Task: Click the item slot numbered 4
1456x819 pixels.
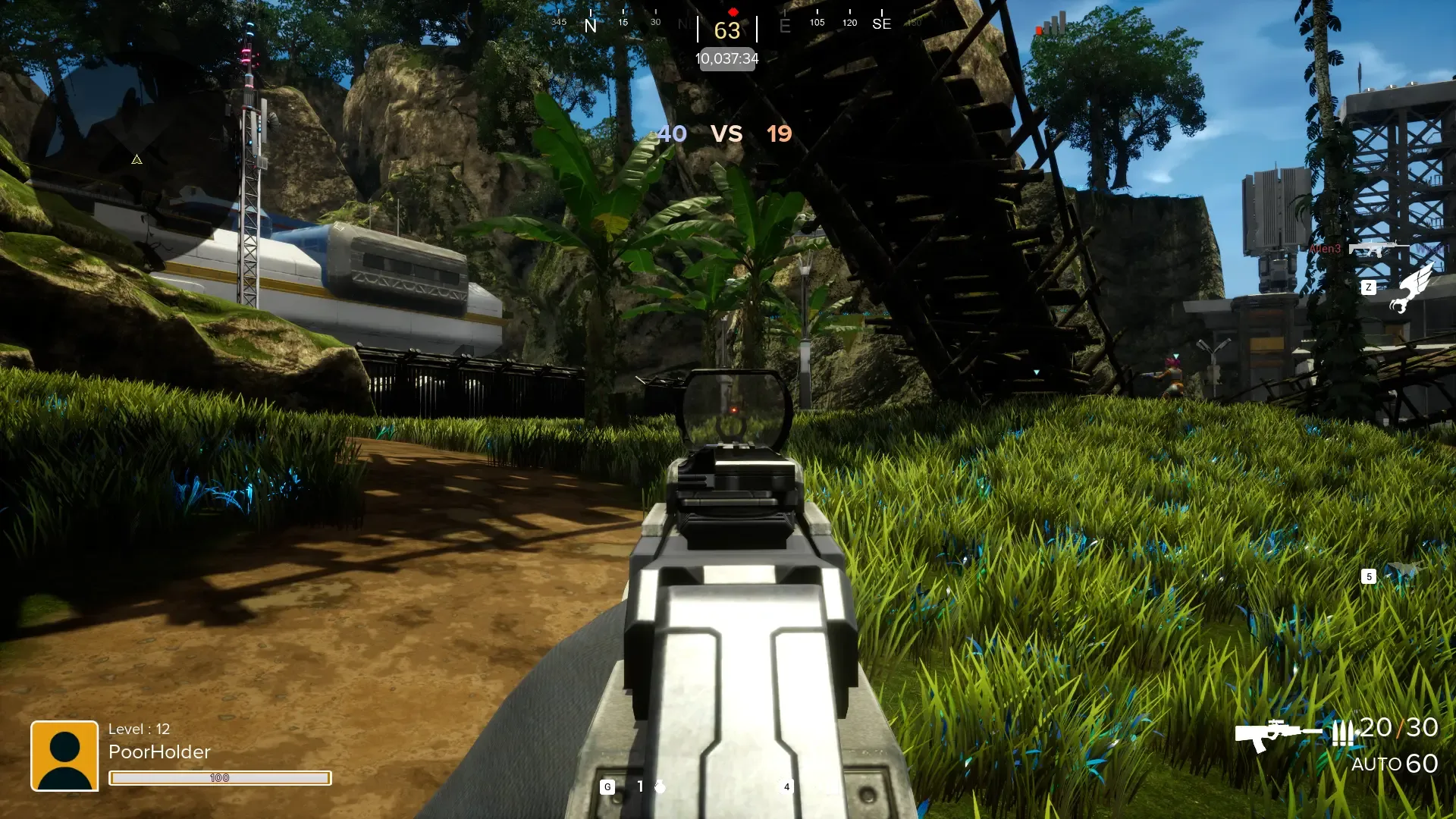Action: click(786, 787)
